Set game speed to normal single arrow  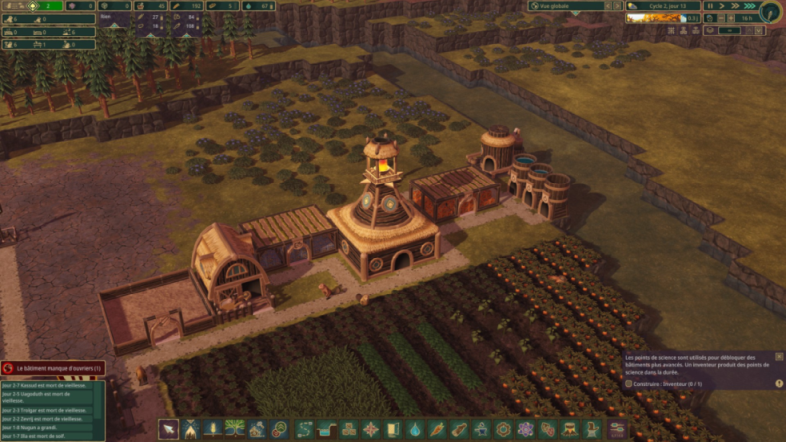(x=723, y=6)
